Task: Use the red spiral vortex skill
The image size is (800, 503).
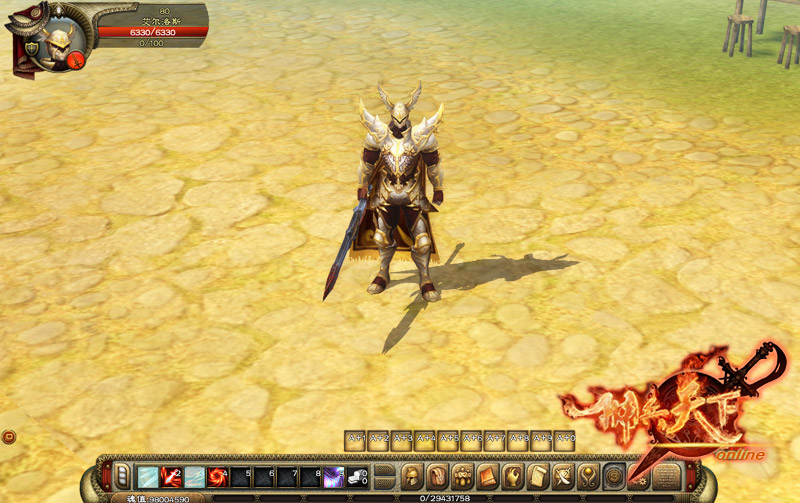Action: (x=217, y=477)
